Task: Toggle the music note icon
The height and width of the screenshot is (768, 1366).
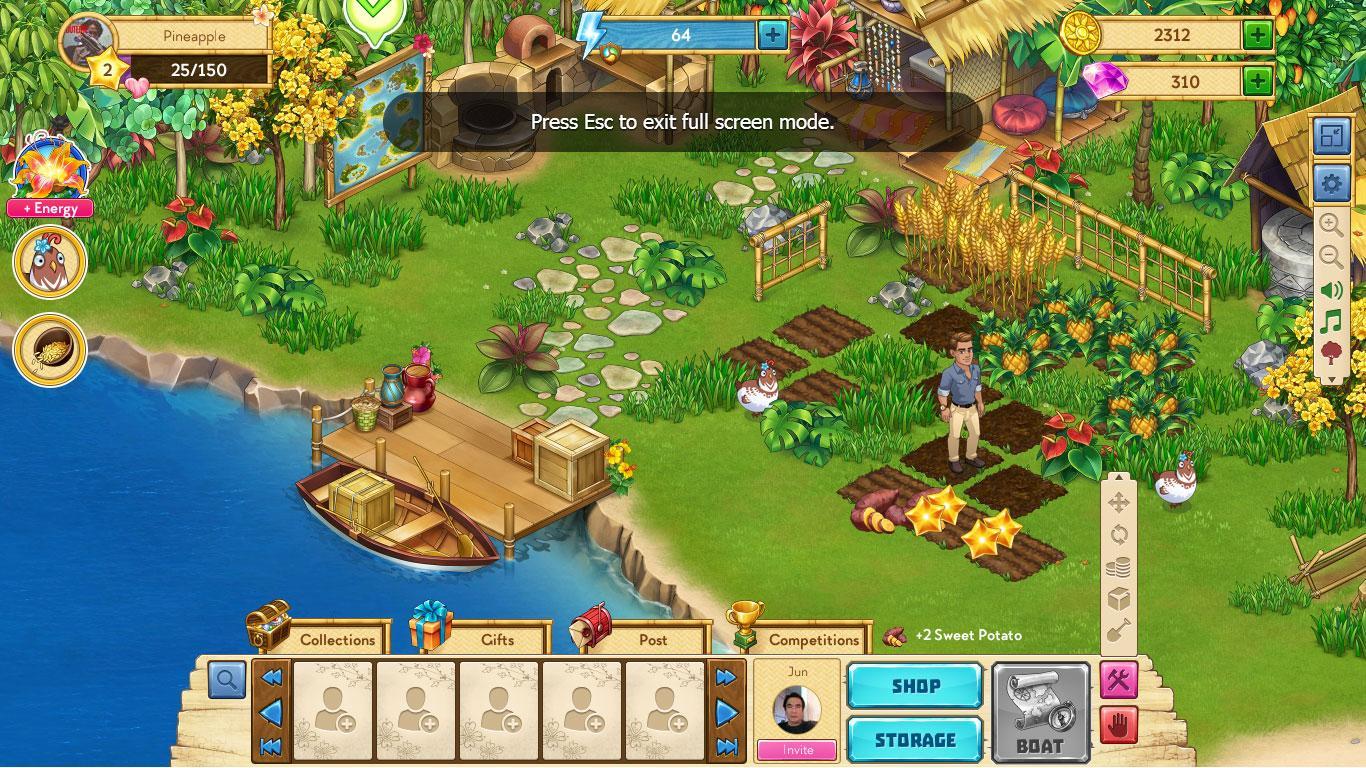Action: [x=1330, y=322]
